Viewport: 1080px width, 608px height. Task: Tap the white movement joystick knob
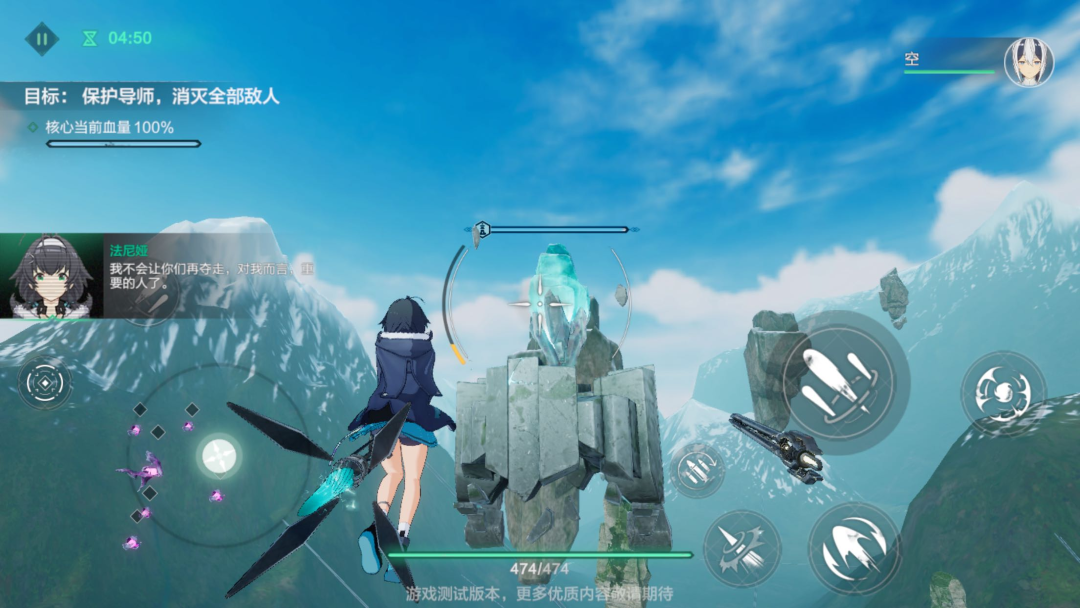pyautogui.click(x=218, y=455)
